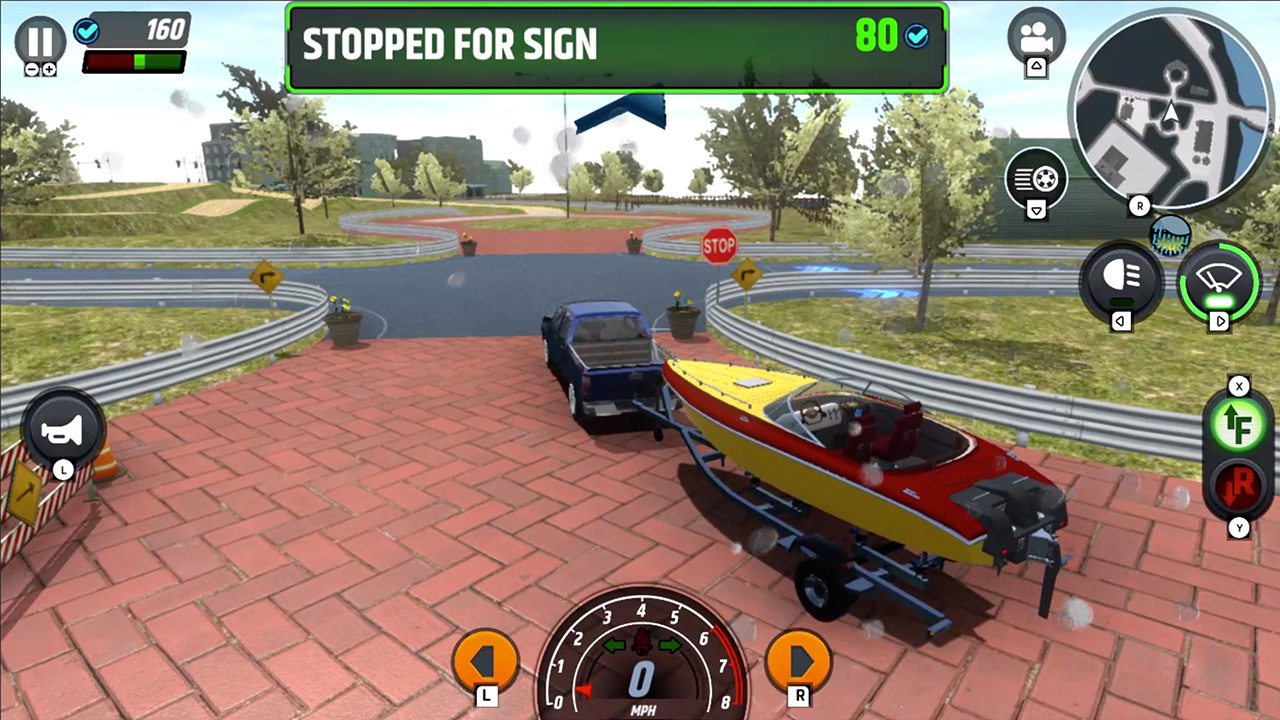Screen dimensions: 1280x720
Task: Pause the game
Action: coord(40,40)
